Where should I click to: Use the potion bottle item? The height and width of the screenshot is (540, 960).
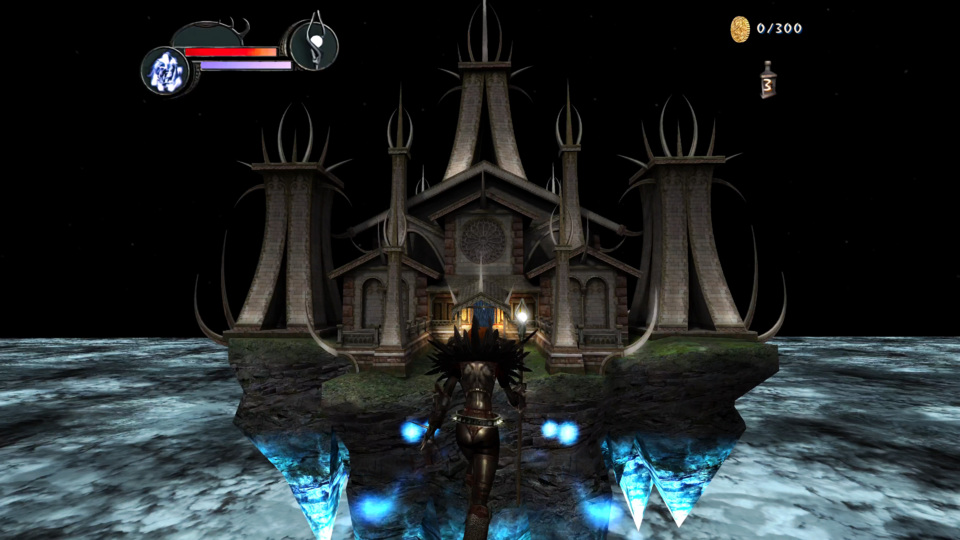coord(768,80)
